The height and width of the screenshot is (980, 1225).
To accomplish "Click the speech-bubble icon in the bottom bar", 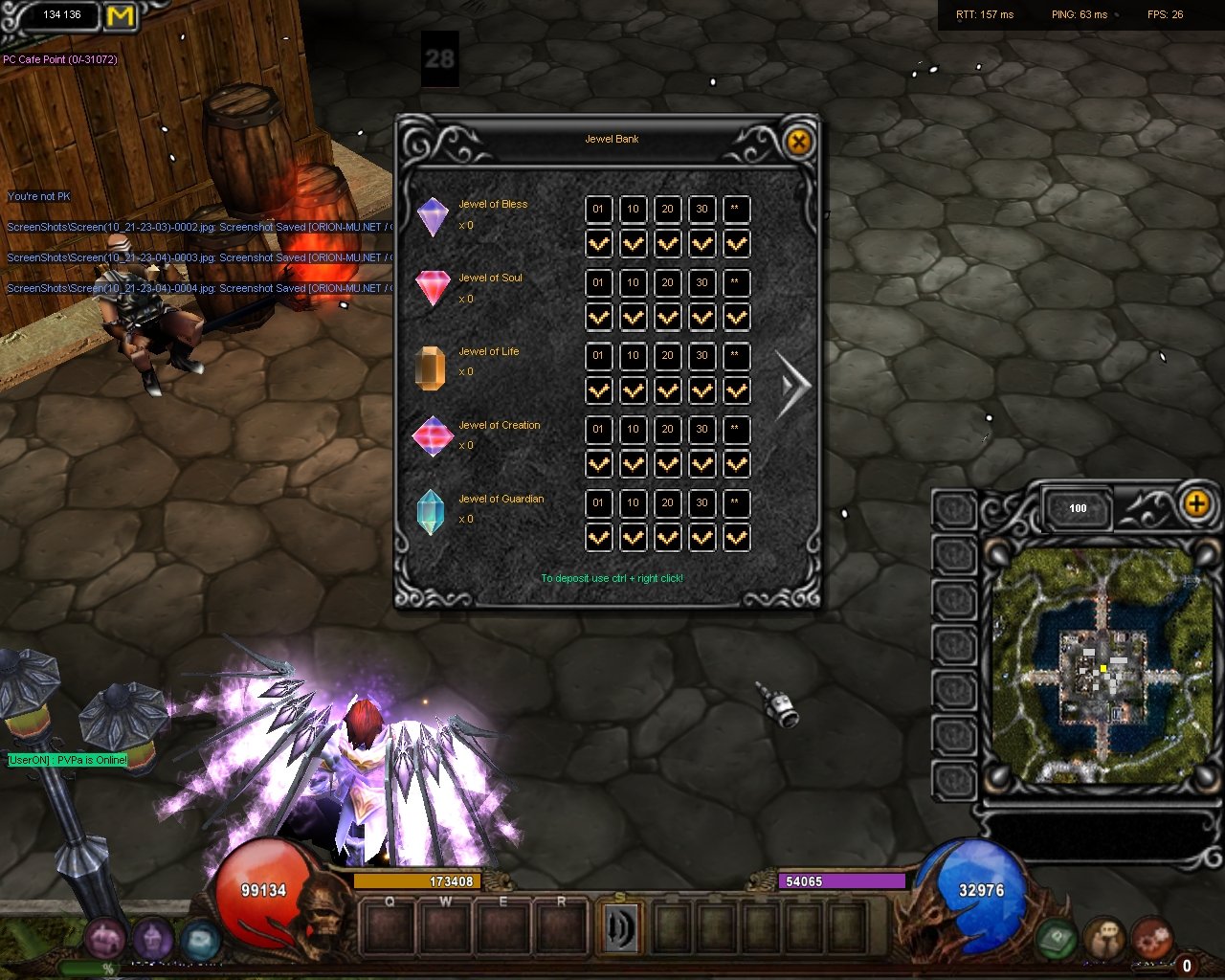I will point(1105,940).
